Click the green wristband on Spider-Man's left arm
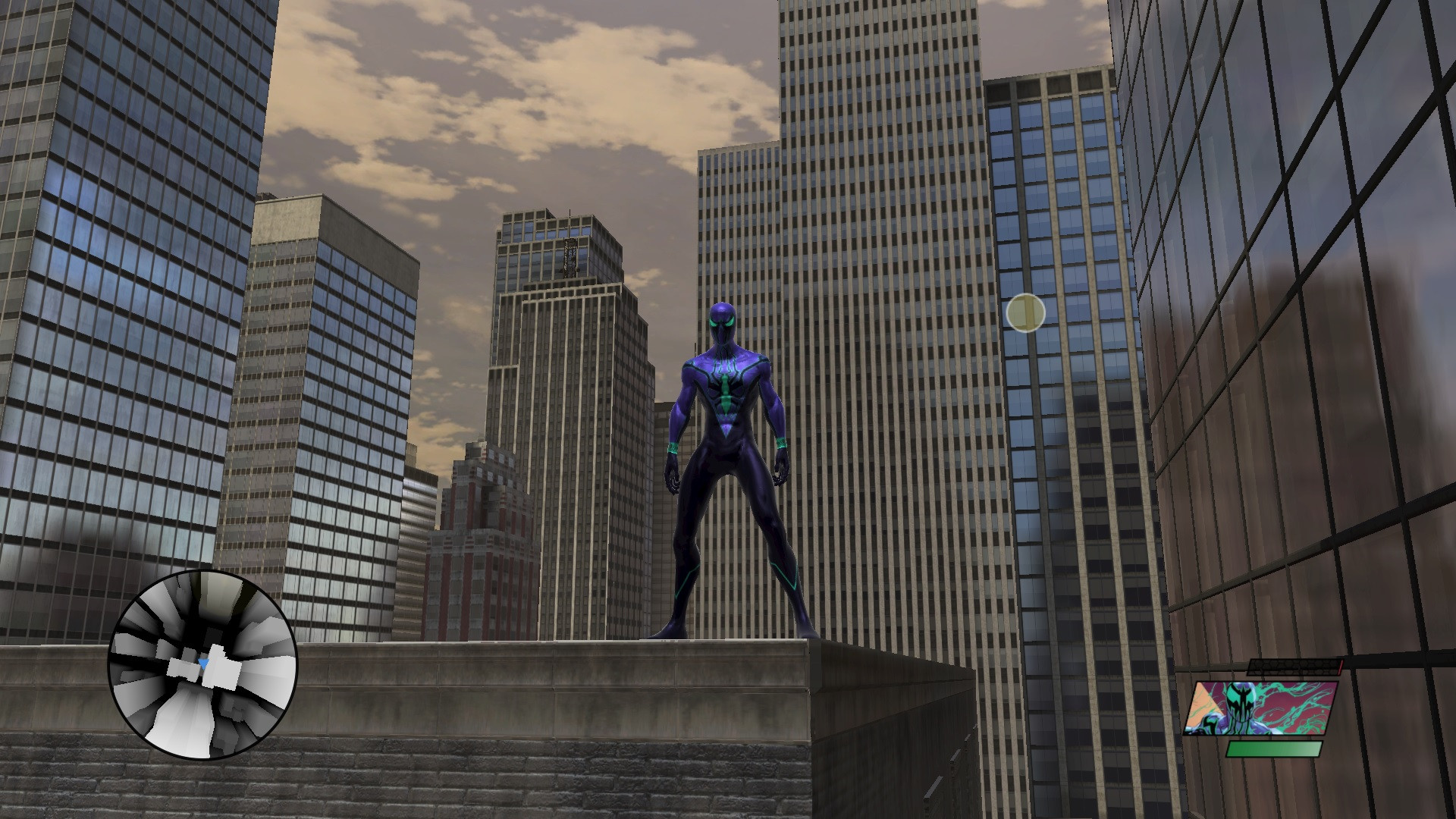The image size is (1456, 819). click(x=781, y=442)
